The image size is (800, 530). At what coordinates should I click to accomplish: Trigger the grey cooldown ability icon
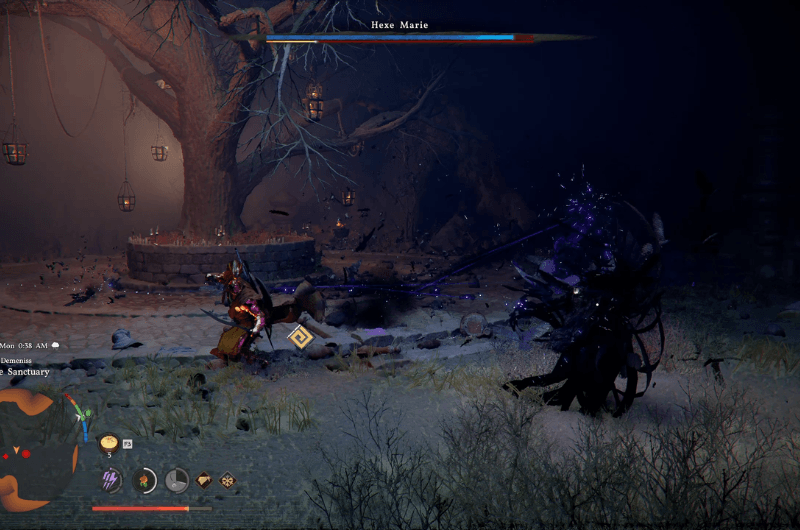pos(177,480)
